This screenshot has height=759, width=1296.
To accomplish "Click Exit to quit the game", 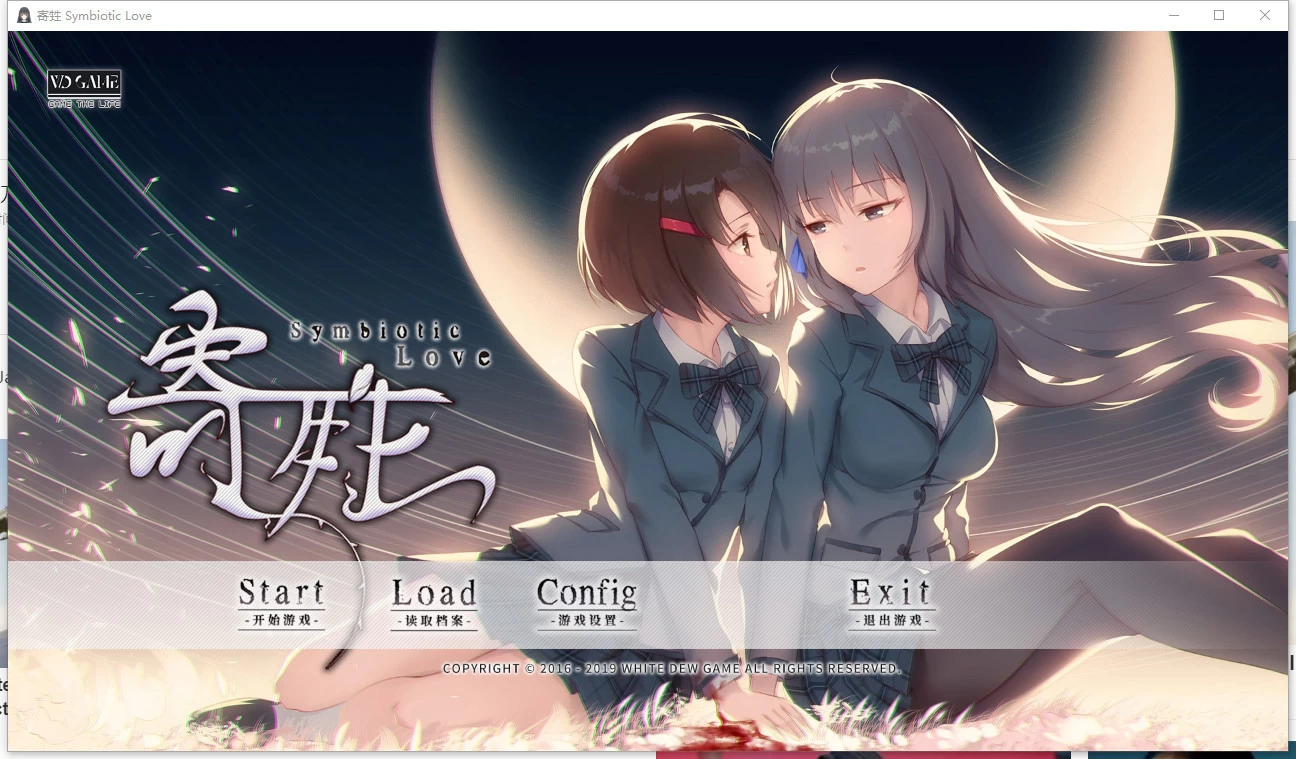I will (891, 593).
